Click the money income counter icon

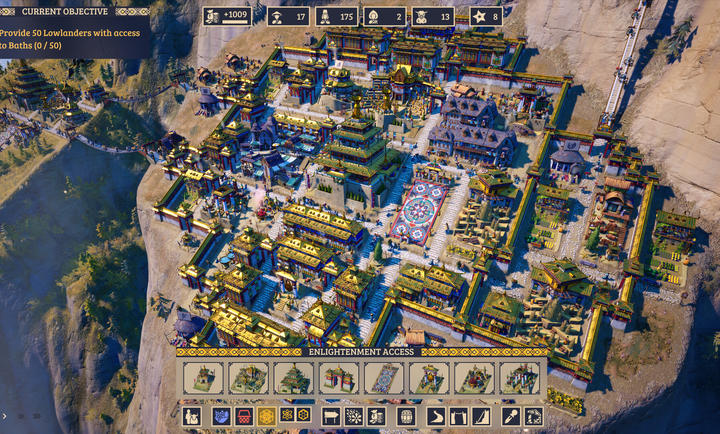pyautogui.click(x=214, y=16)
